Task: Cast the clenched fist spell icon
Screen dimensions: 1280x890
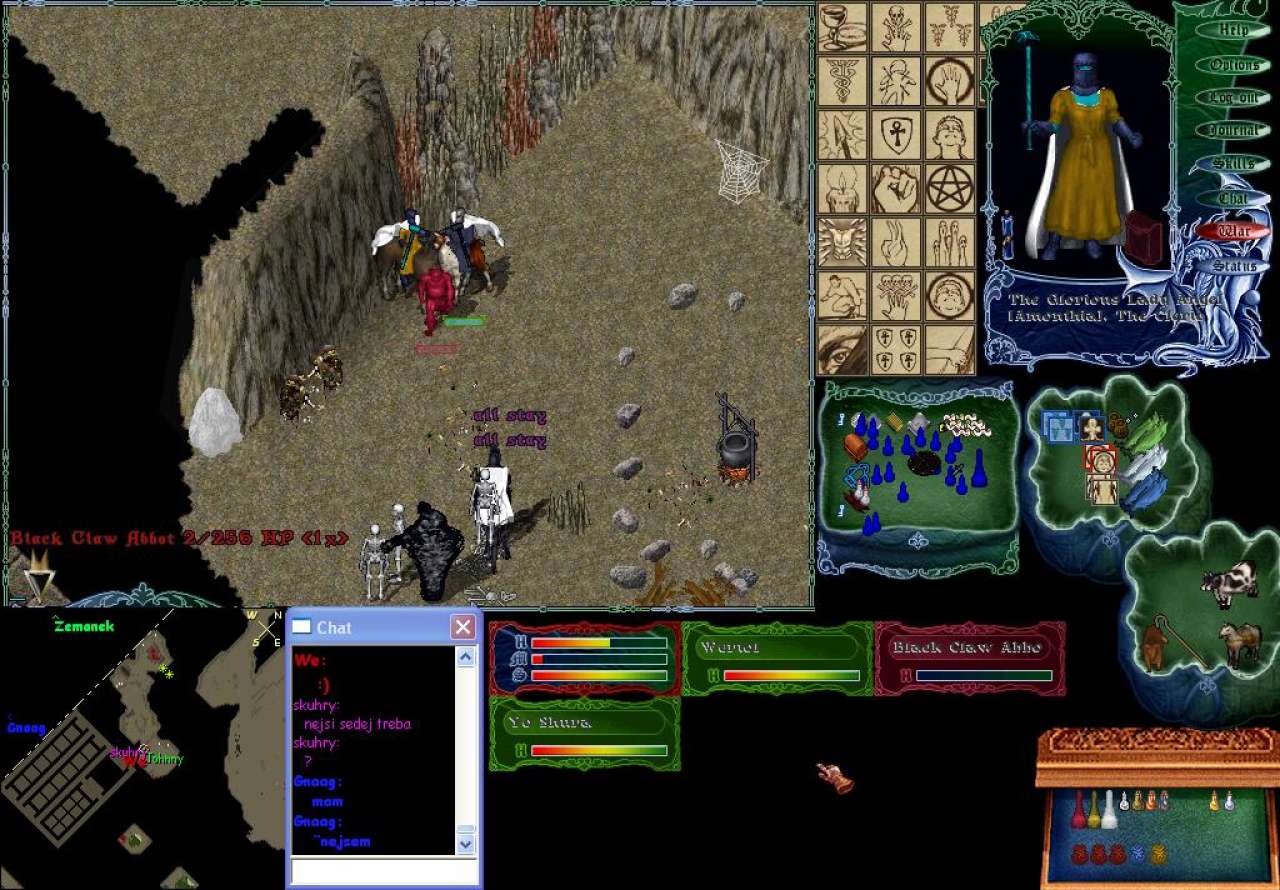Action: (x=896, y=188)
